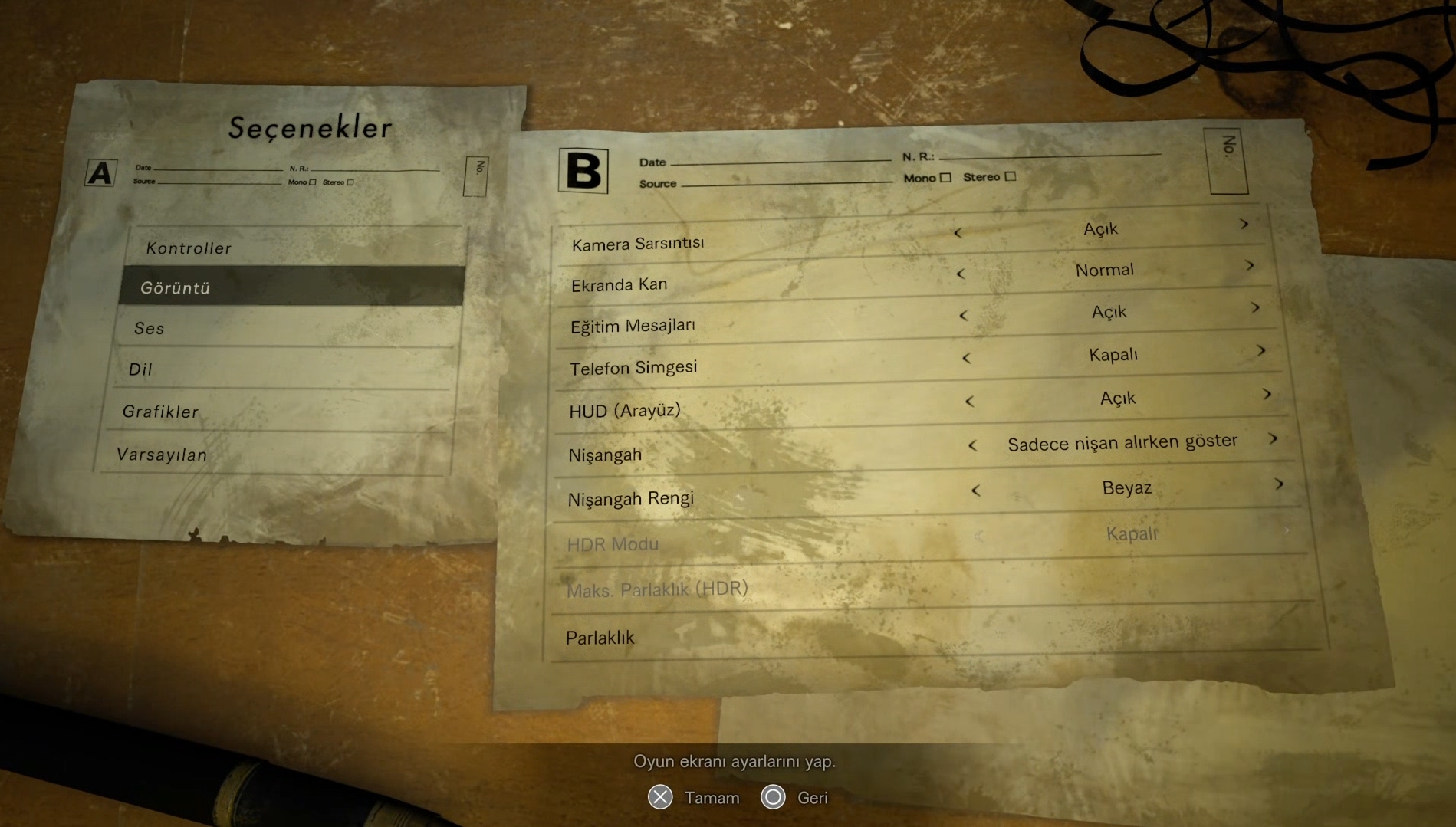1456x827 pixels.
Task: Click right arrow for Ekranda Kan
Action: pos(1250,266)
